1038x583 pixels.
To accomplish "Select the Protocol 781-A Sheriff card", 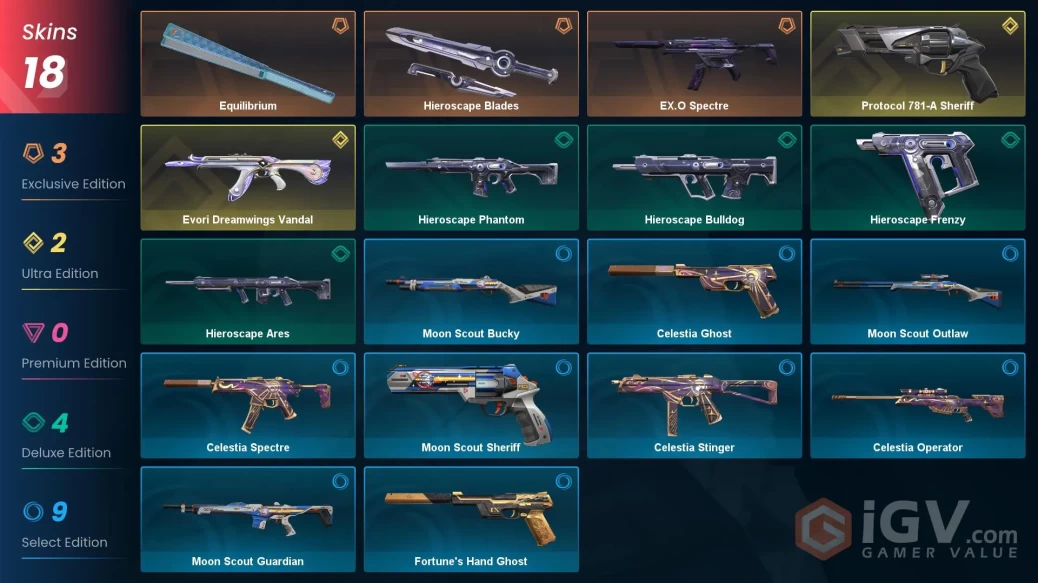I will (x=917, y=64).
